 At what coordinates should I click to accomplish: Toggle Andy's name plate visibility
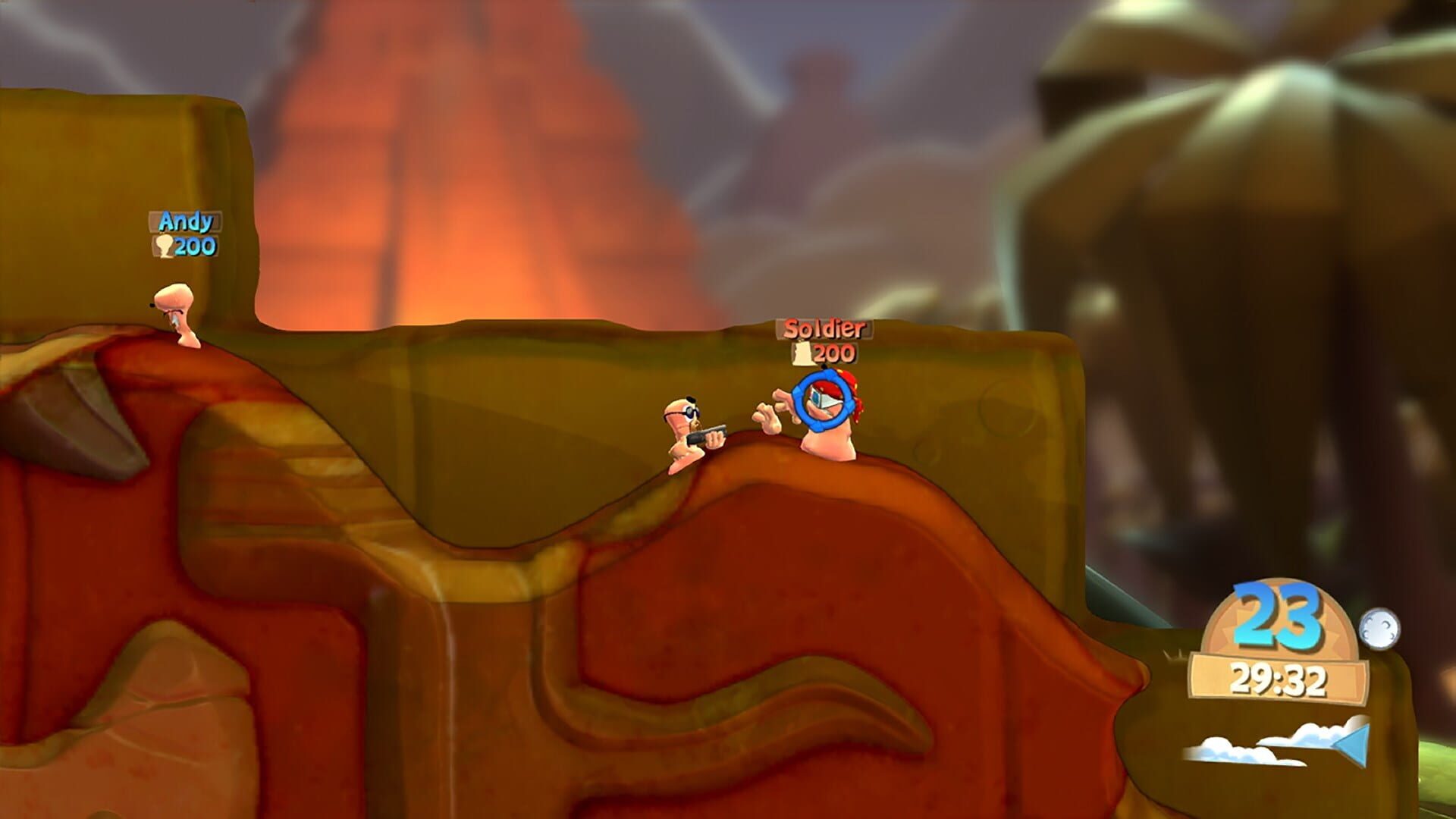[x=184, y=222]
